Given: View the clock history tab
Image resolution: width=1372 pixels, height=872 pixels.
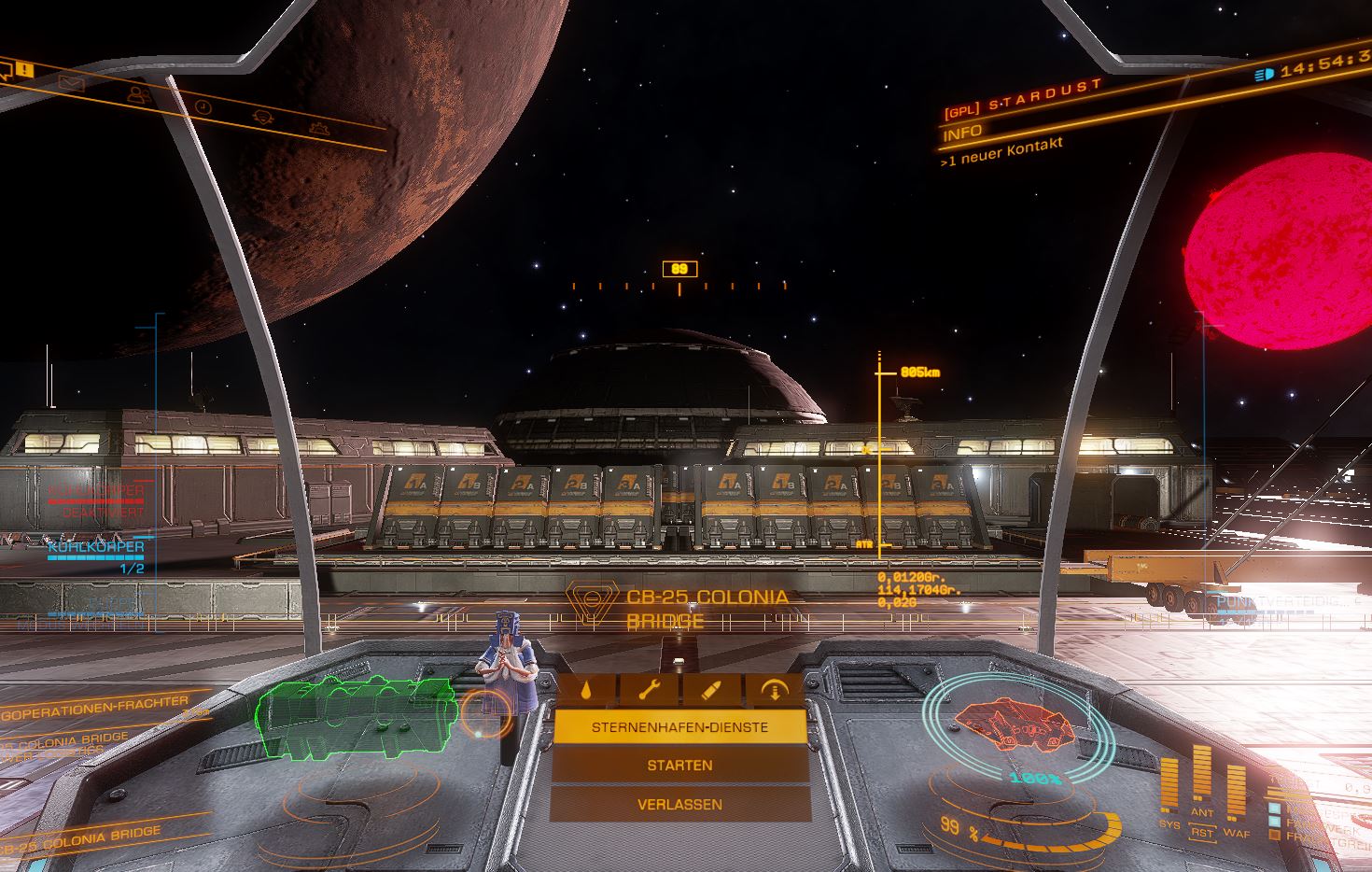Looking at the screenshot, I should point(203,107).
